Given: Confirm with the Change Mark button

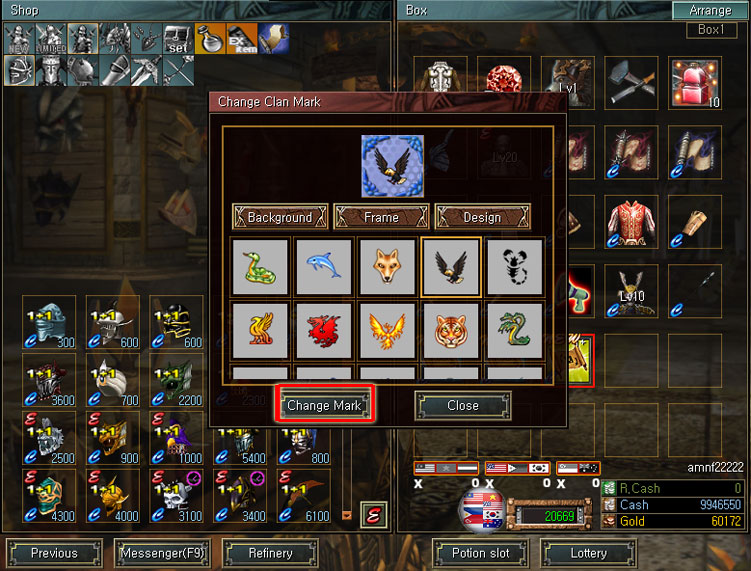Looking at the screenshot, I should [x=323, y=405].
